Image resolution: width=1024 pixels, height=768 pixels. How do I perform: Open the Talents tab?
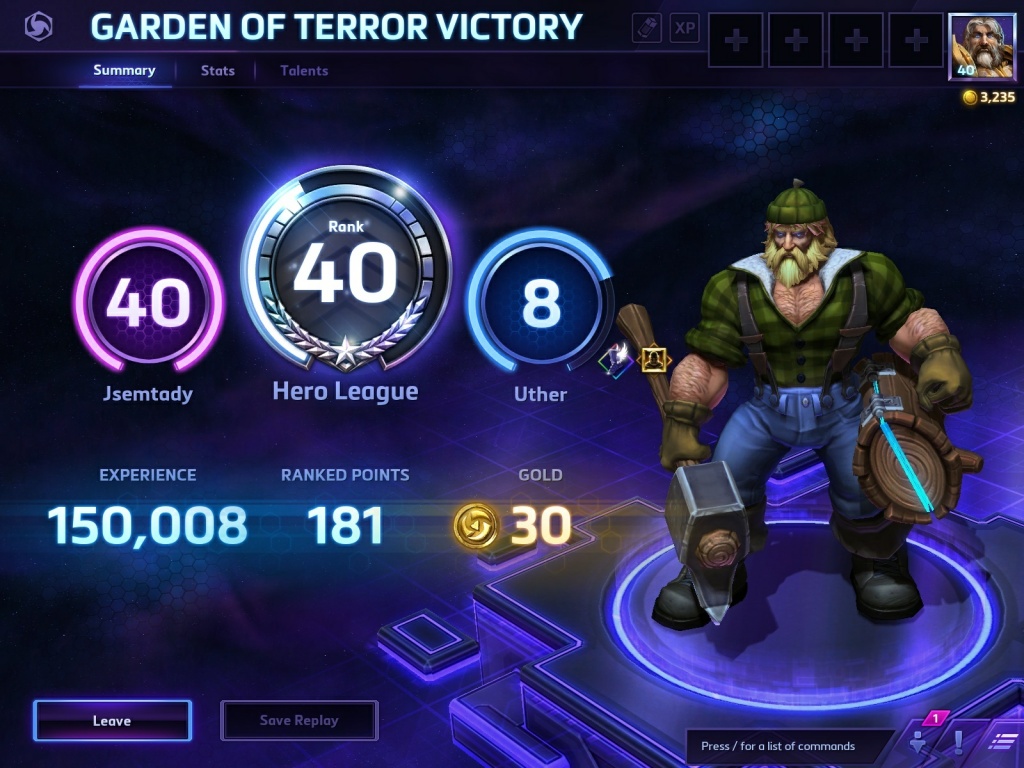tap(304, 71)
